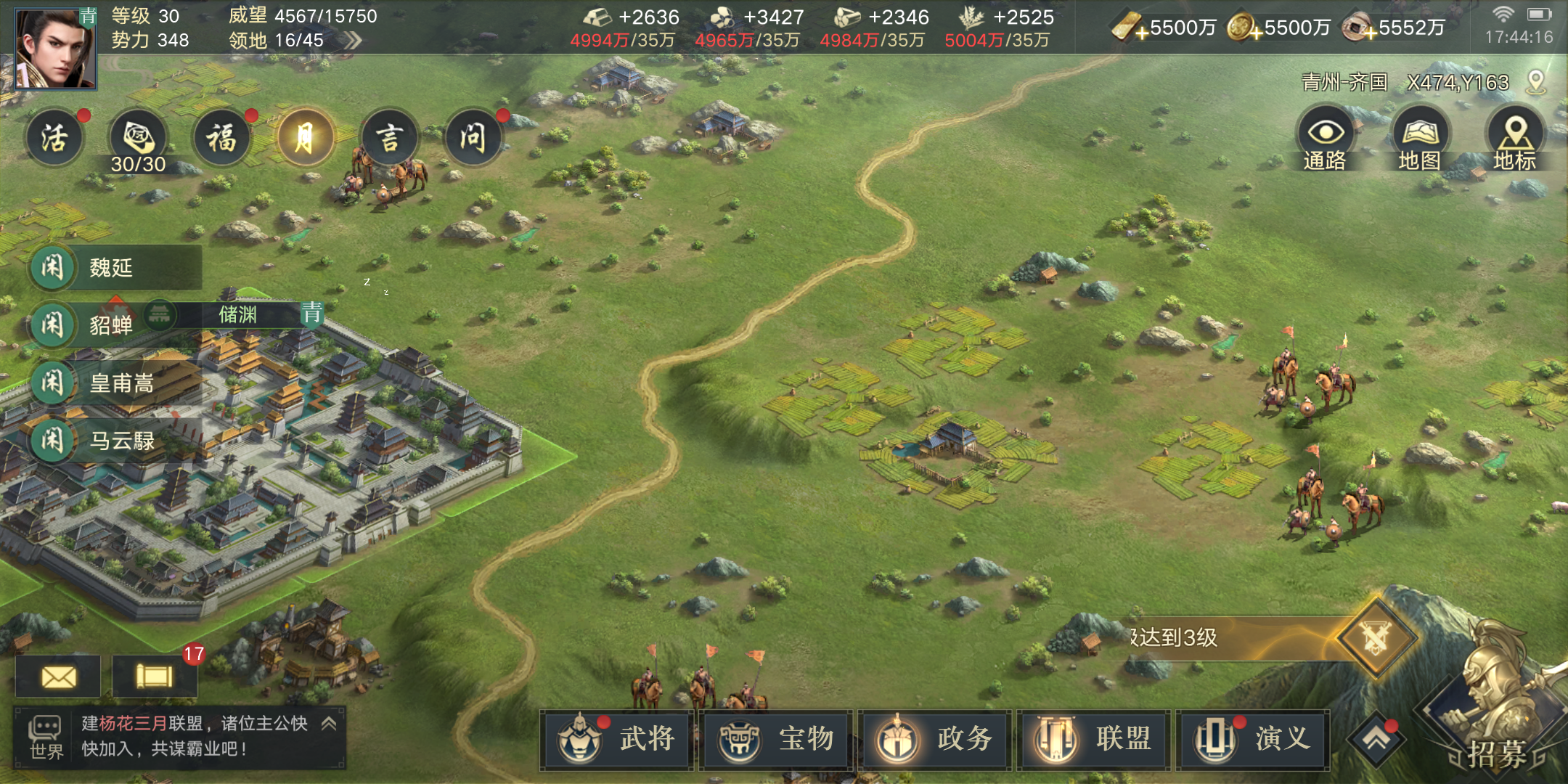1568x784 pixels.
Task: Select idle general 魏延
Action: 113,268
